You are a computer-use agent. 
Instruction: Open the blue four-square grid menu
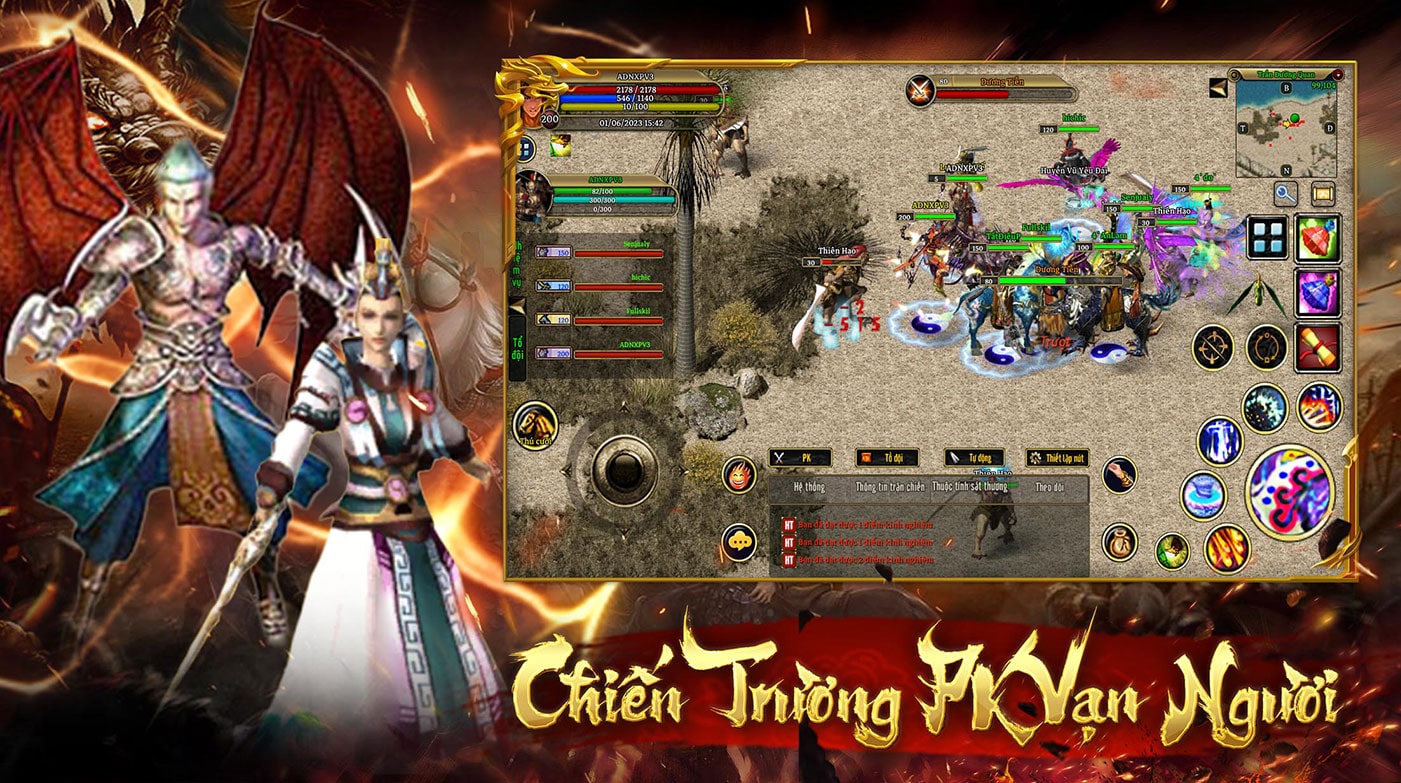[x=1267, y=238]
